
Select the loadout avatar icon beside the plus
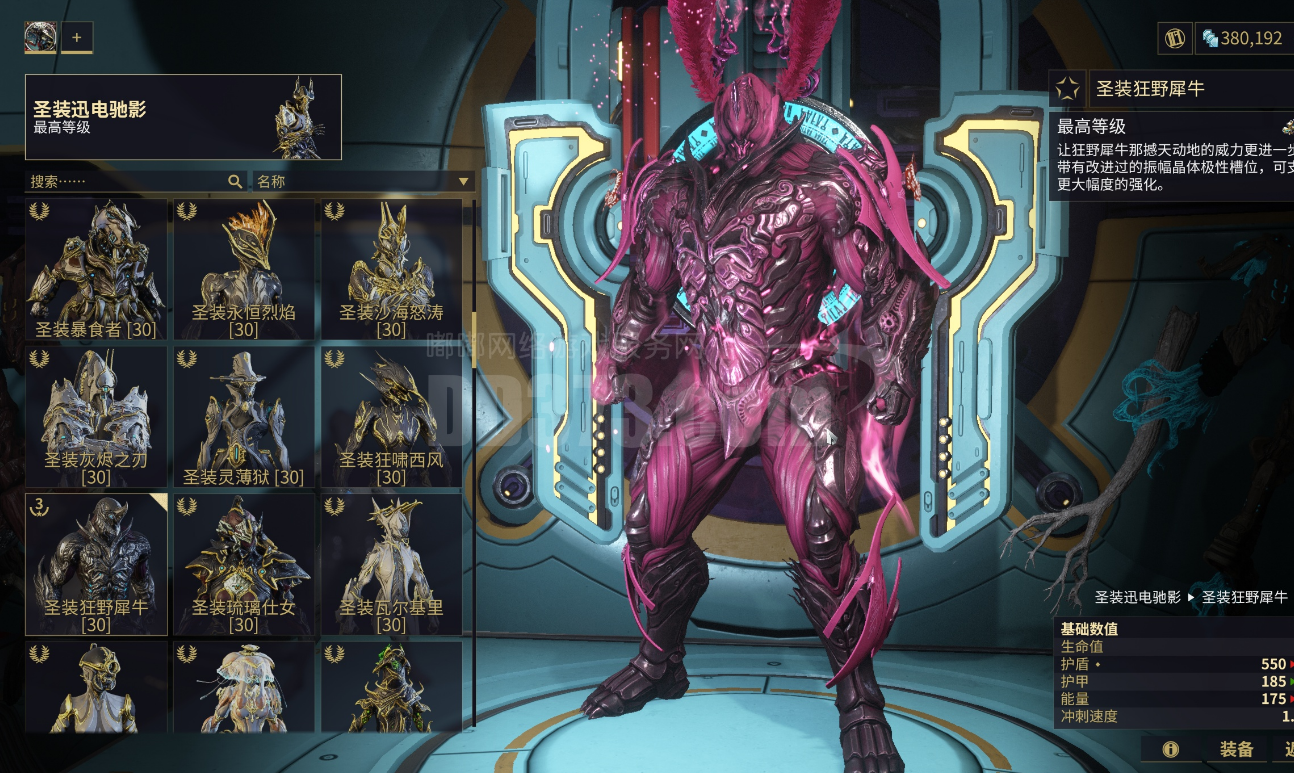(41, 38)
